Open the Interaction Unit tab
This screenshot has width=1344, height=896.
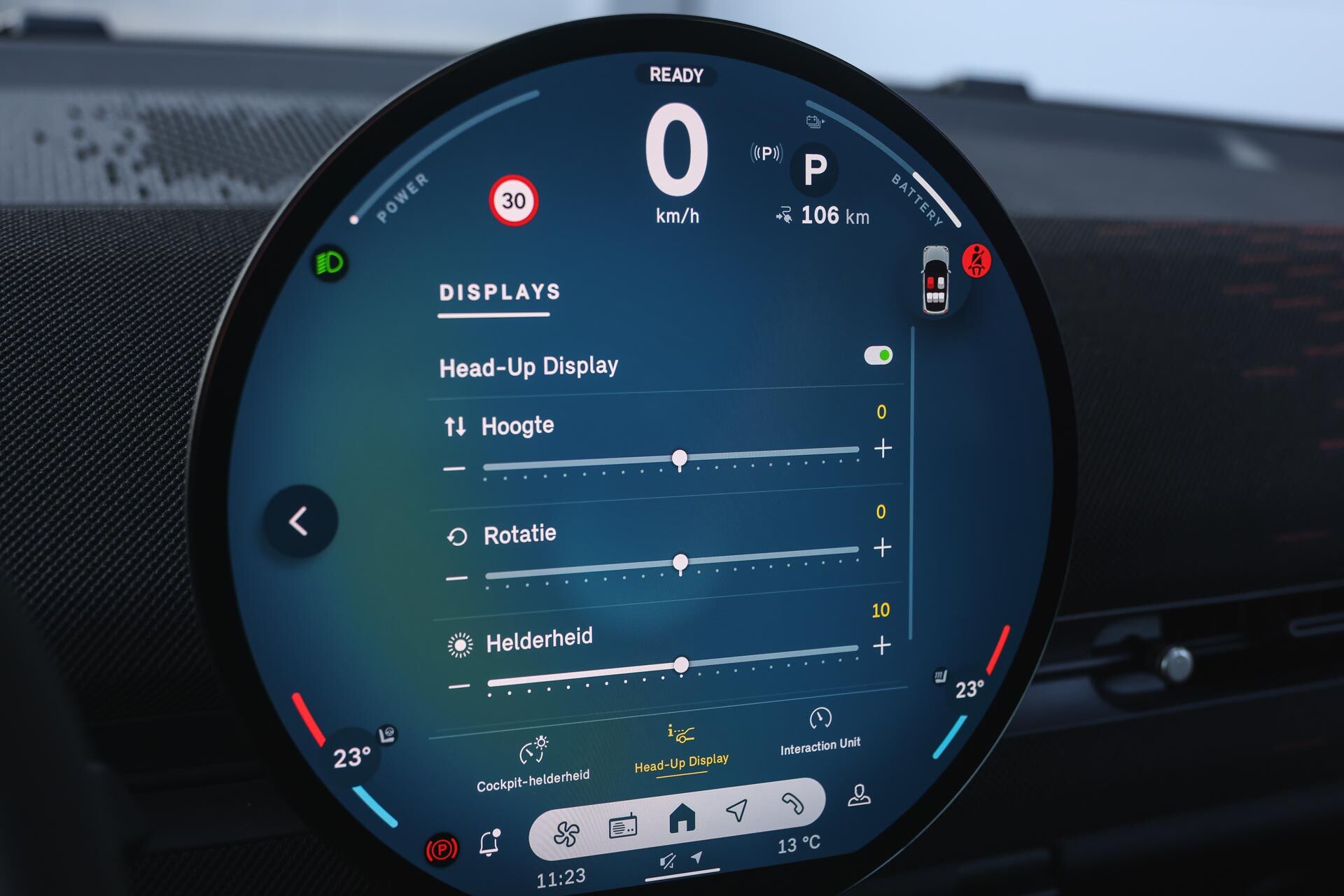pos(820,731)
